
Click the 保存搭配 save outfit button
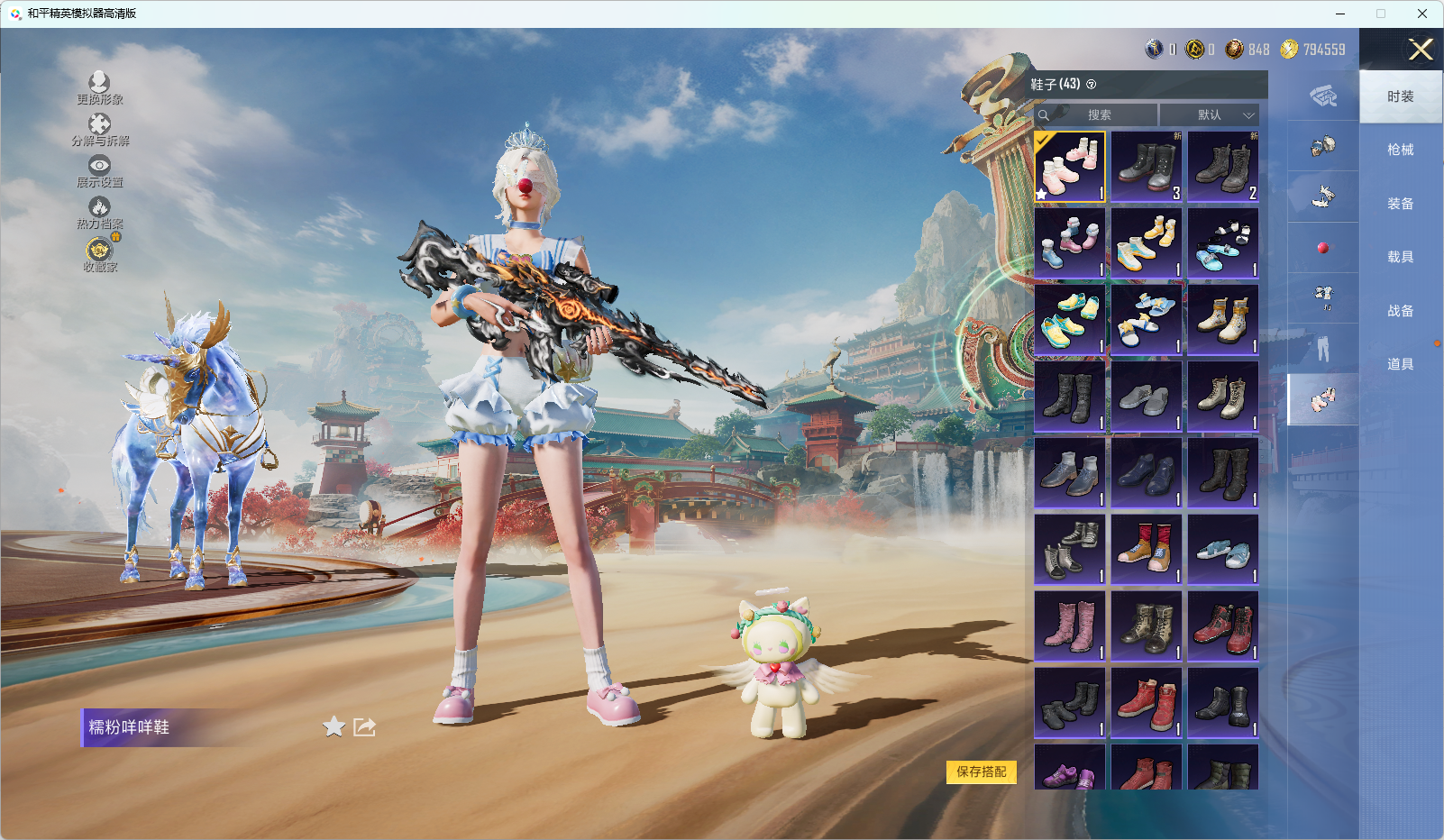(x=981, y=772)
